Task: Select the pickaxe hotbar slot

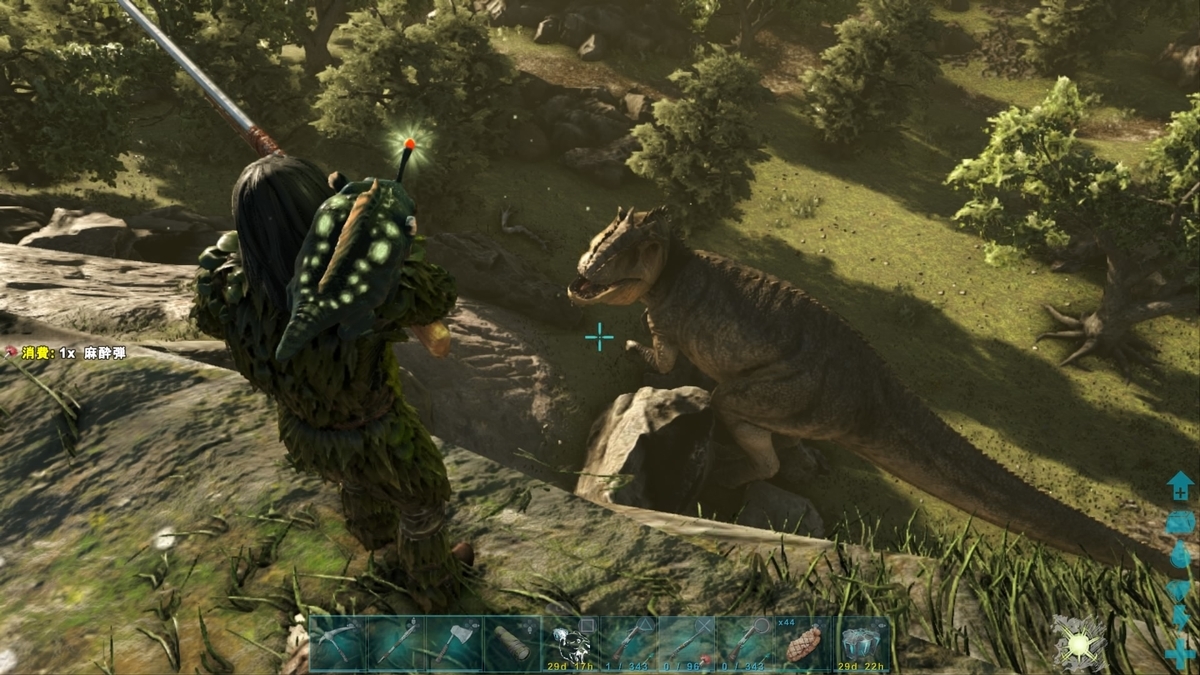Action: tap(338, 643)
